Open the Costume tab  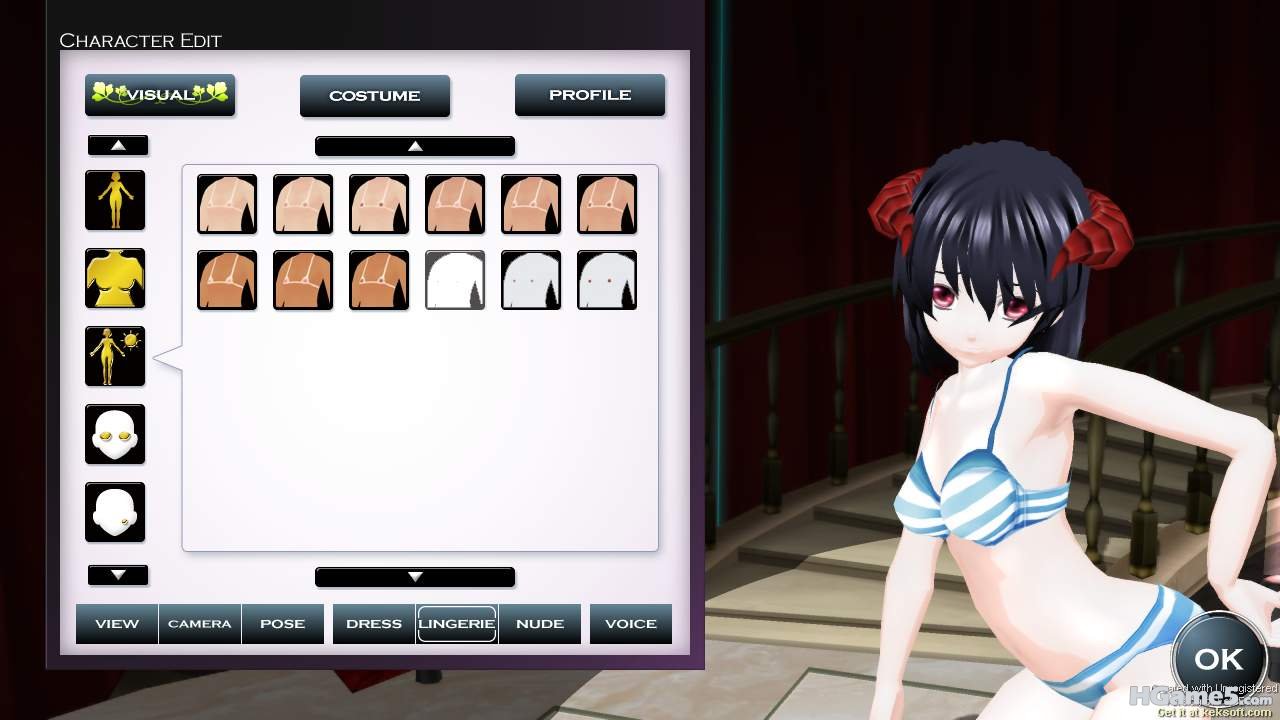tap(375, 96)
